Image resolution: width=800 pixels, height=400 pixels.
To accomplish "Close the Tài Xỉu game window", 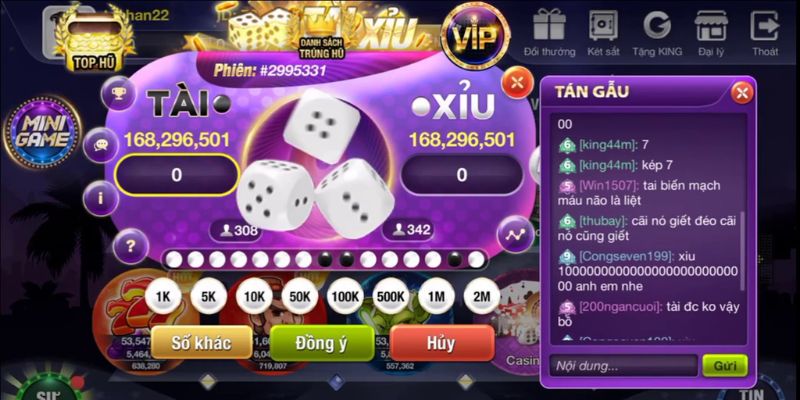I will point(516,82).
